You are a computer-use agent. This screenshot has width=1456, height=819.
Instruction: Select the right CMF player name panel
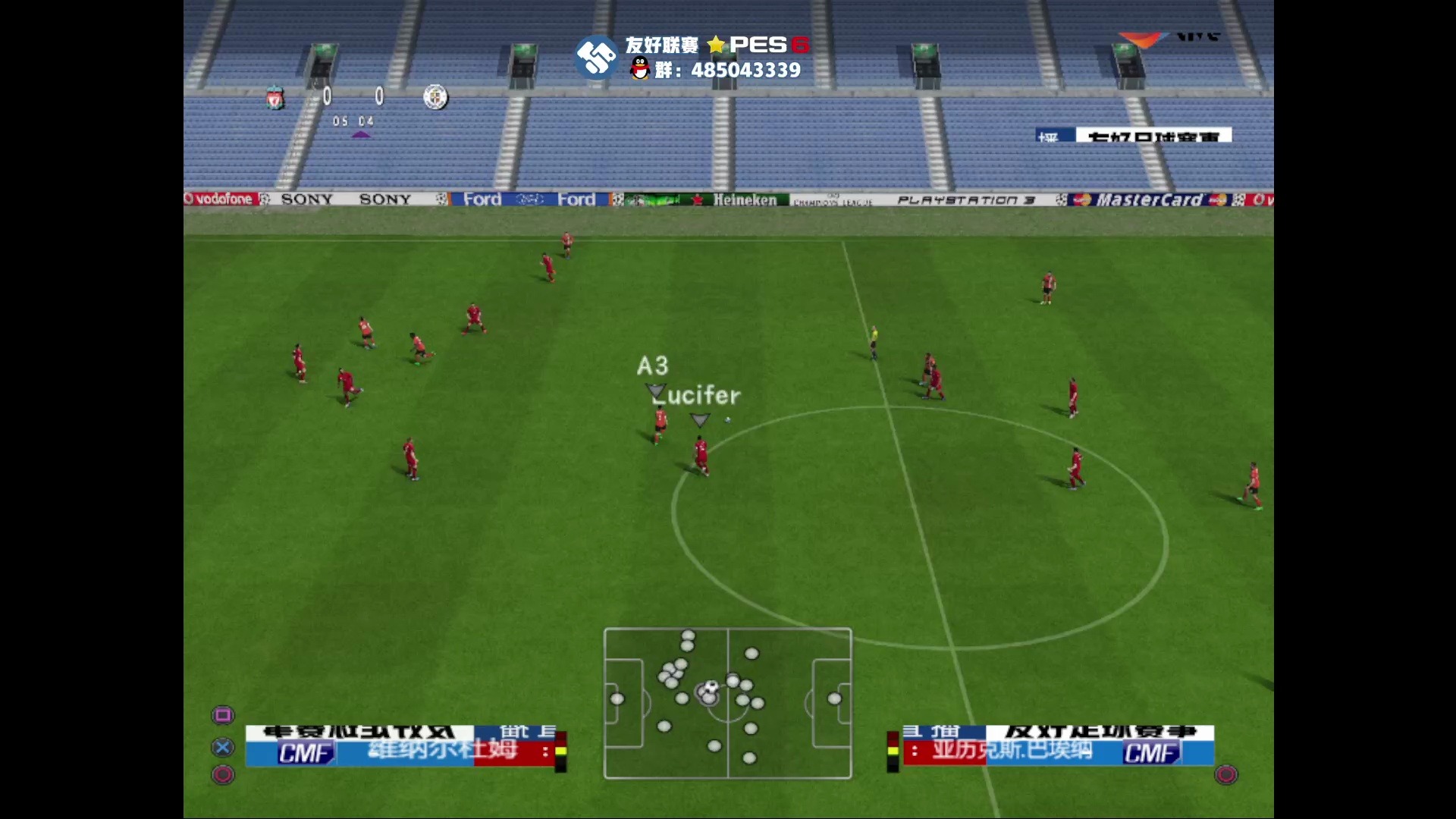point(1058,747)
